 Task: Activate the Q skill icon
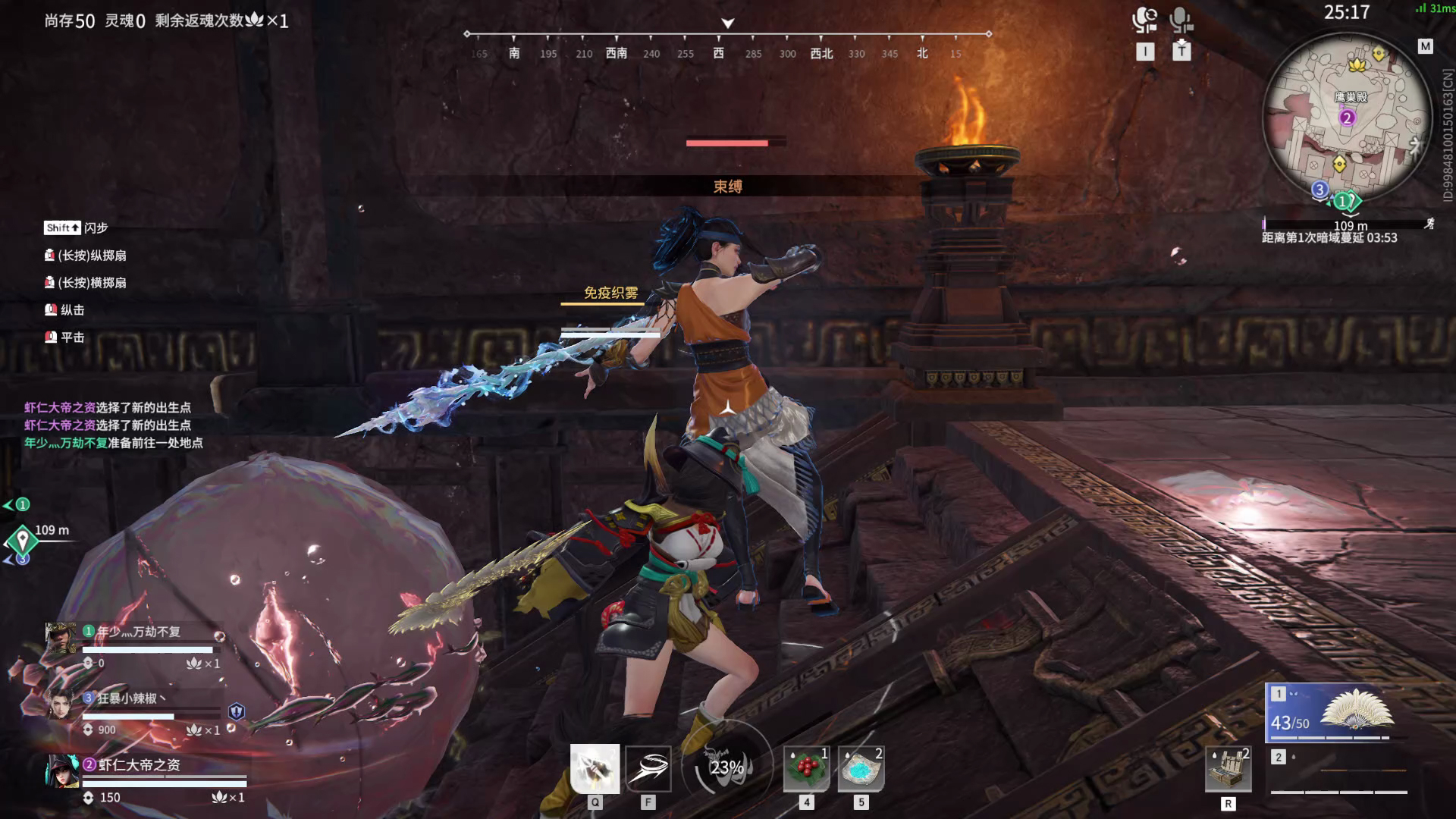(595, 768)
